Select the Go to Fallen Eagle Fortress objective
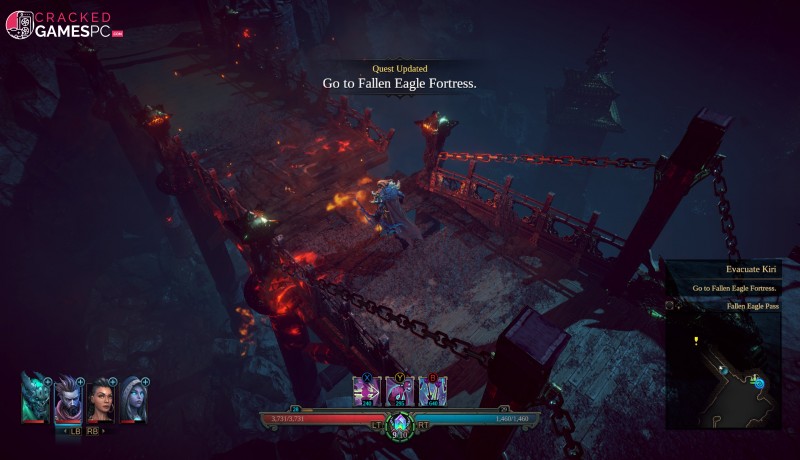800x460 pixels. [x=735, y=289]
